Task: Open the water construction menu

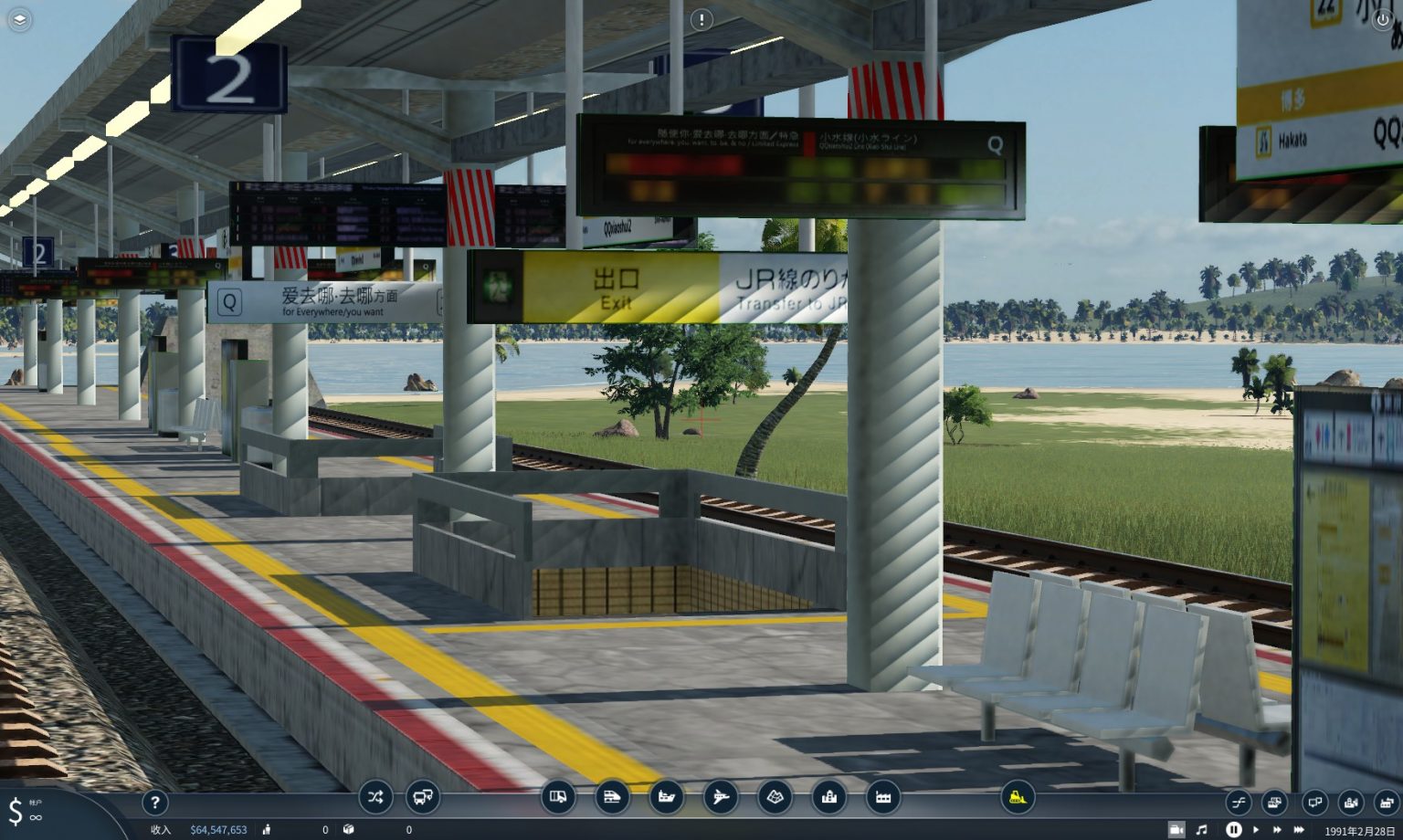Action: pyautogui.click(x=667, y=797)
